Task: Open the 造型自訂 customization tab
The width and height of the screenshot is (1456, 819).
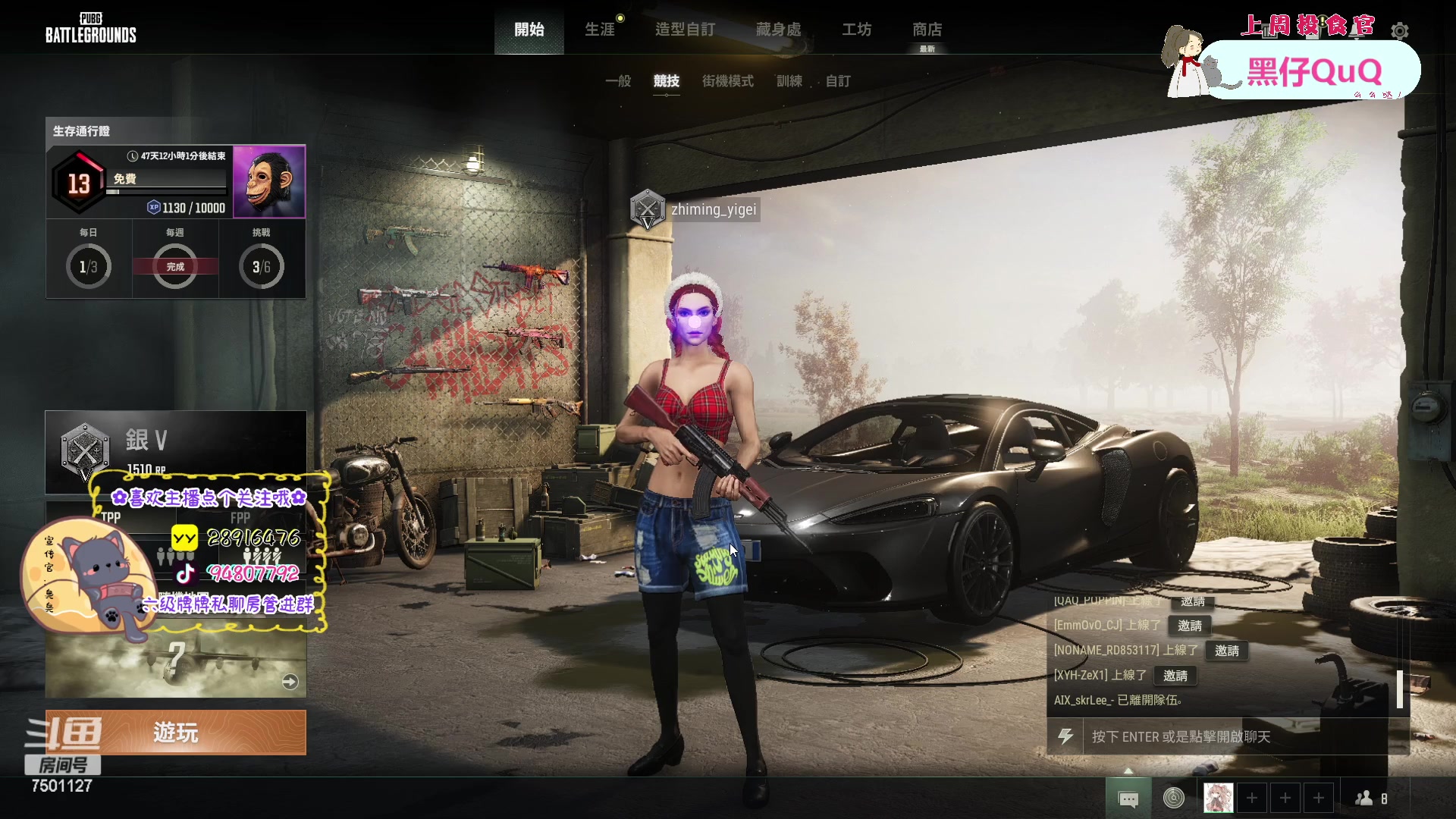Action: coord(685,30)
